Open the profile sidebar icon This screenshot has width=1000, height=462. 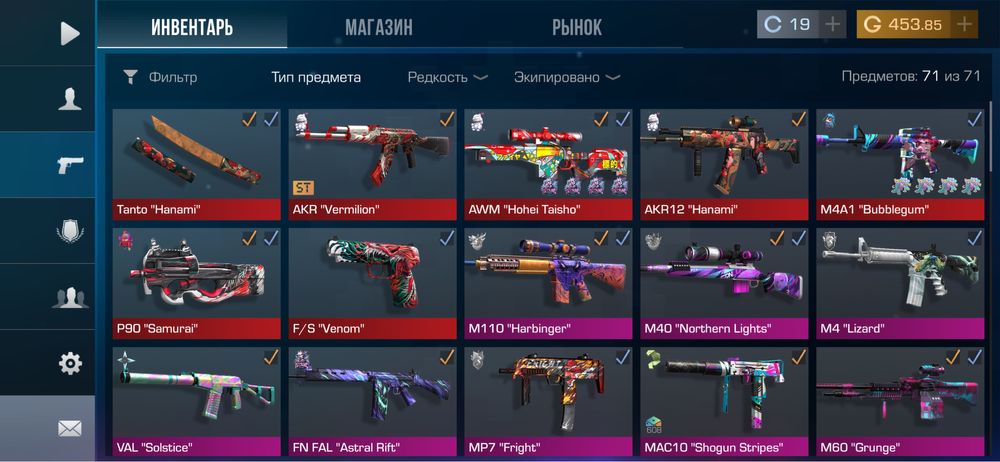coord(69,98)
